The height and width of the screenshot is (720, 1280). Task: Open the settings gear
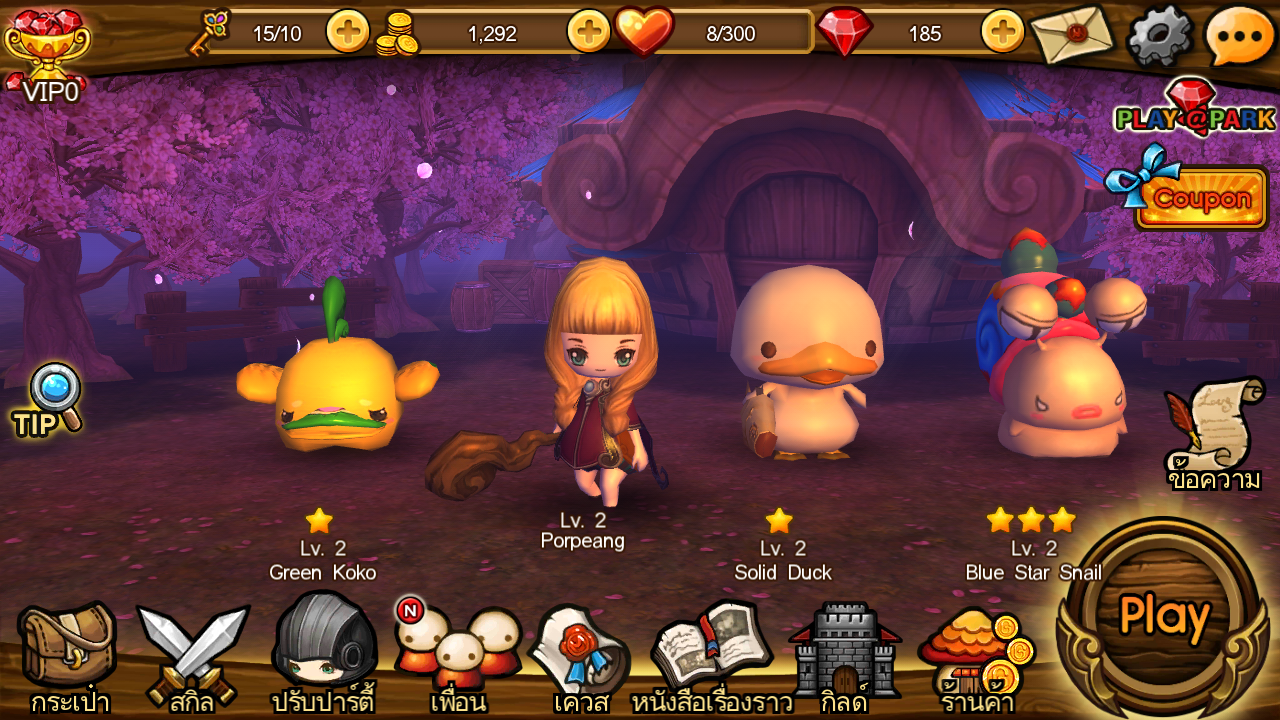(1159, 36)
